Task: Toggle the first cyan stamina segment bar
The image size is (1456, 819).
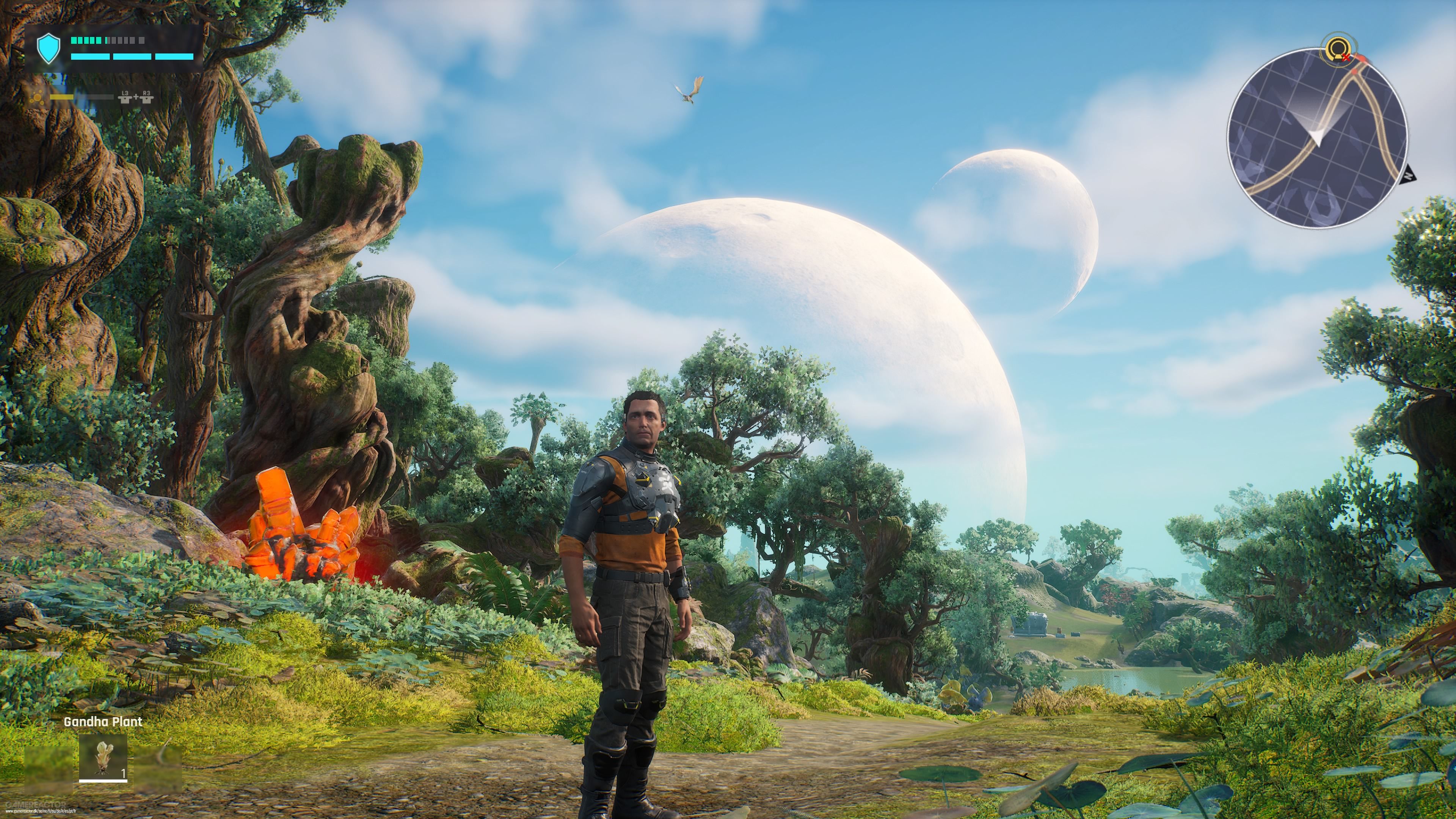Action: (x=91, y=57)
